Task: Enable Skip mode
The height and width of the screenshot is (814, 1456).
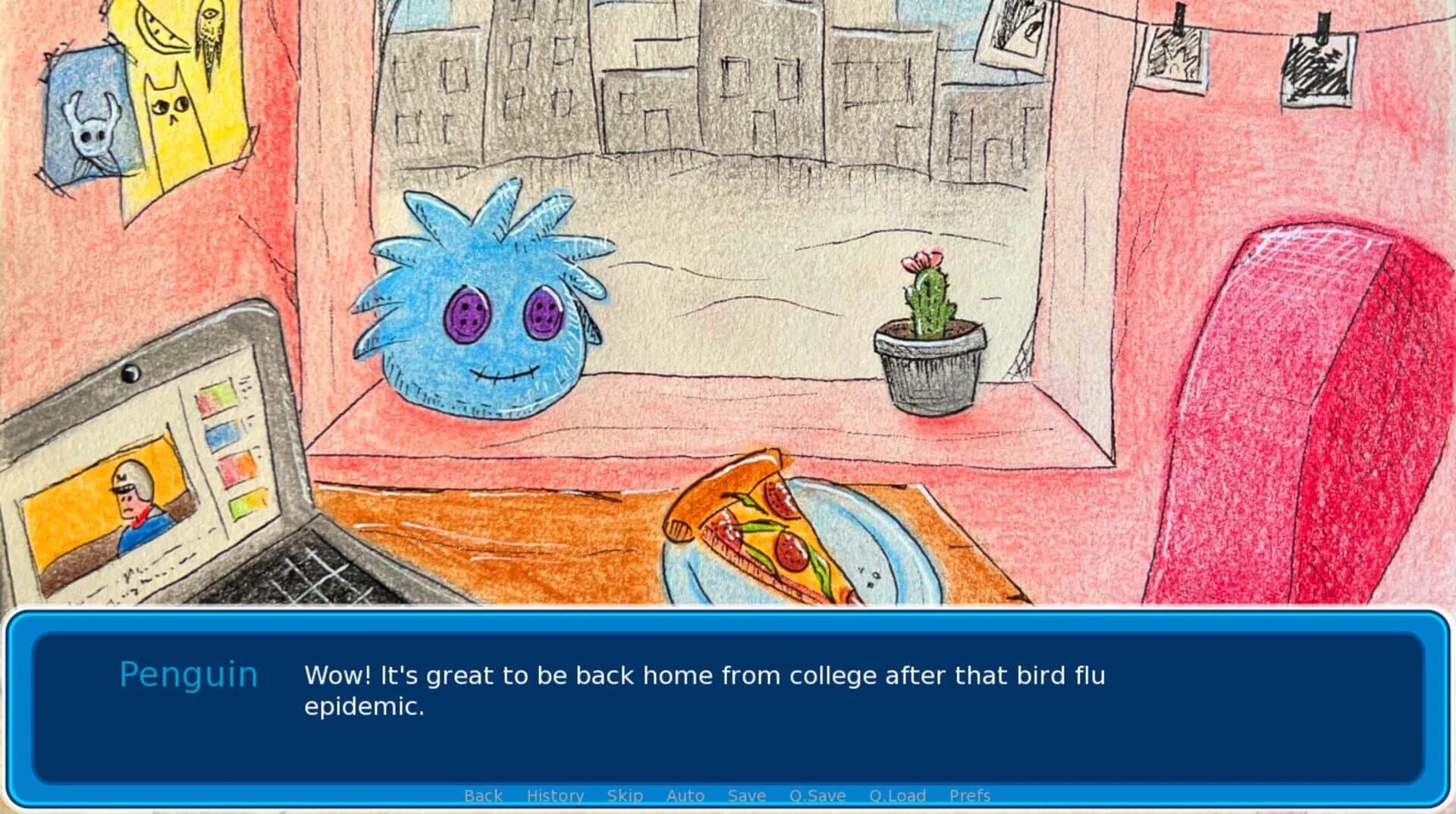Action: tap(623, 795)
